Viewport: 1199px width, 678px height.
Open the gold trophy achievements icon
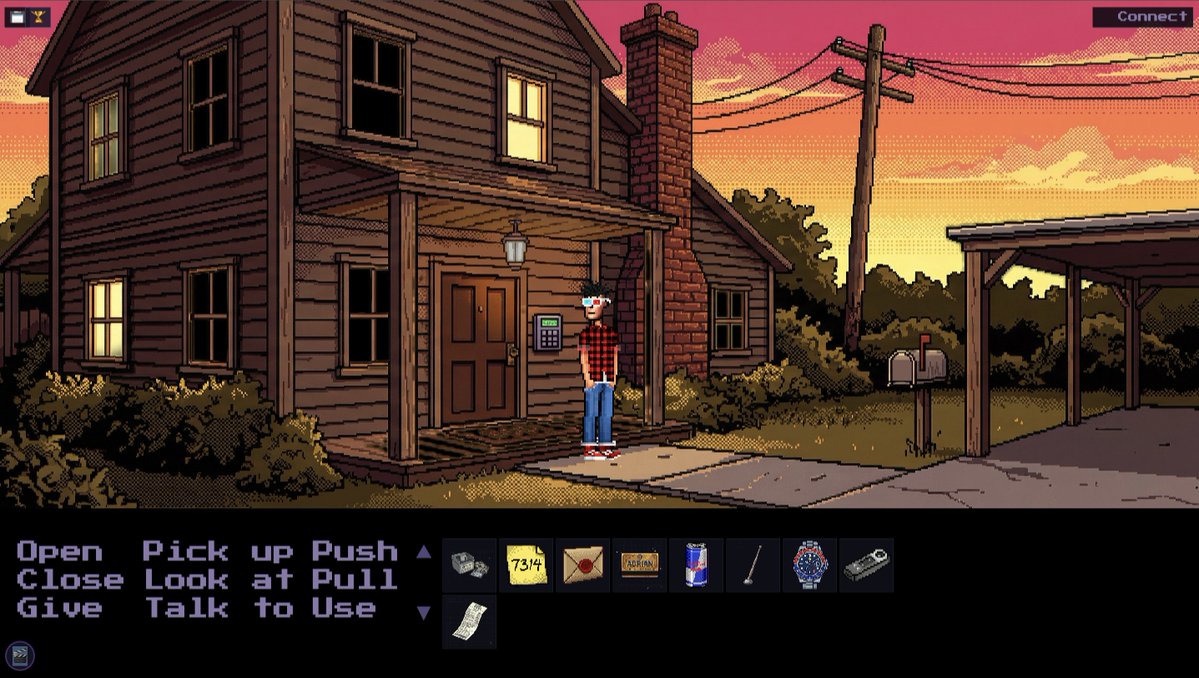click(x=39, y=16)
